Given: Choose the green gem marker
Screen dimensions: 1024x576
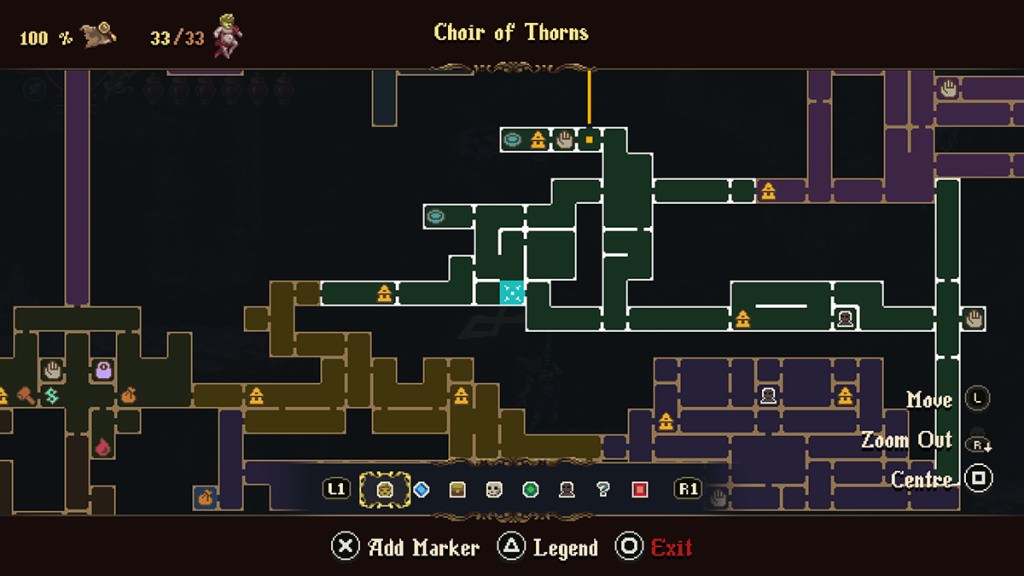Looking at the screenshot, I should pyautogui.click(x=531, y=489).
